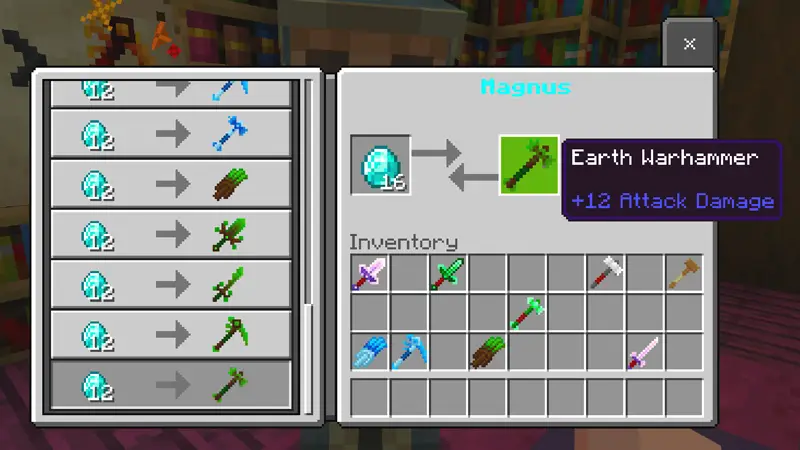Select the wooden mallet in inventory
Screen dimensions: 800x450
pyautogui.click(x=684, y=274)
